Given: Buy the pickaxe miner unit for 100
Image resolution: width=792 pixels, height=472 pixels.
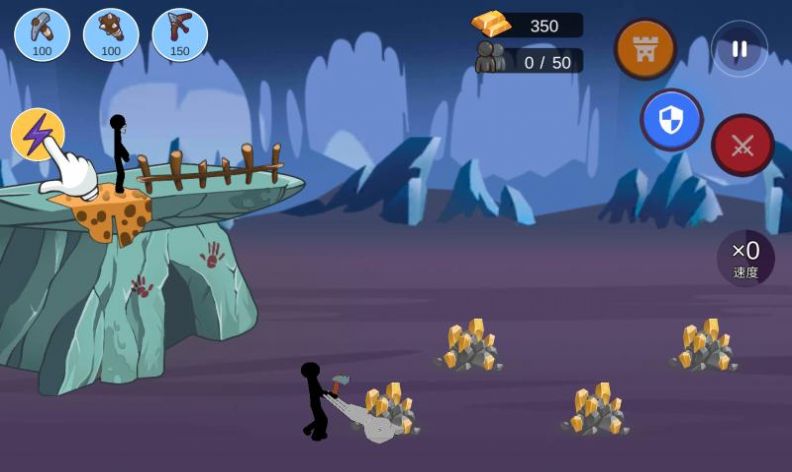Looking at the screenshot, I should [x=42, y=33].
